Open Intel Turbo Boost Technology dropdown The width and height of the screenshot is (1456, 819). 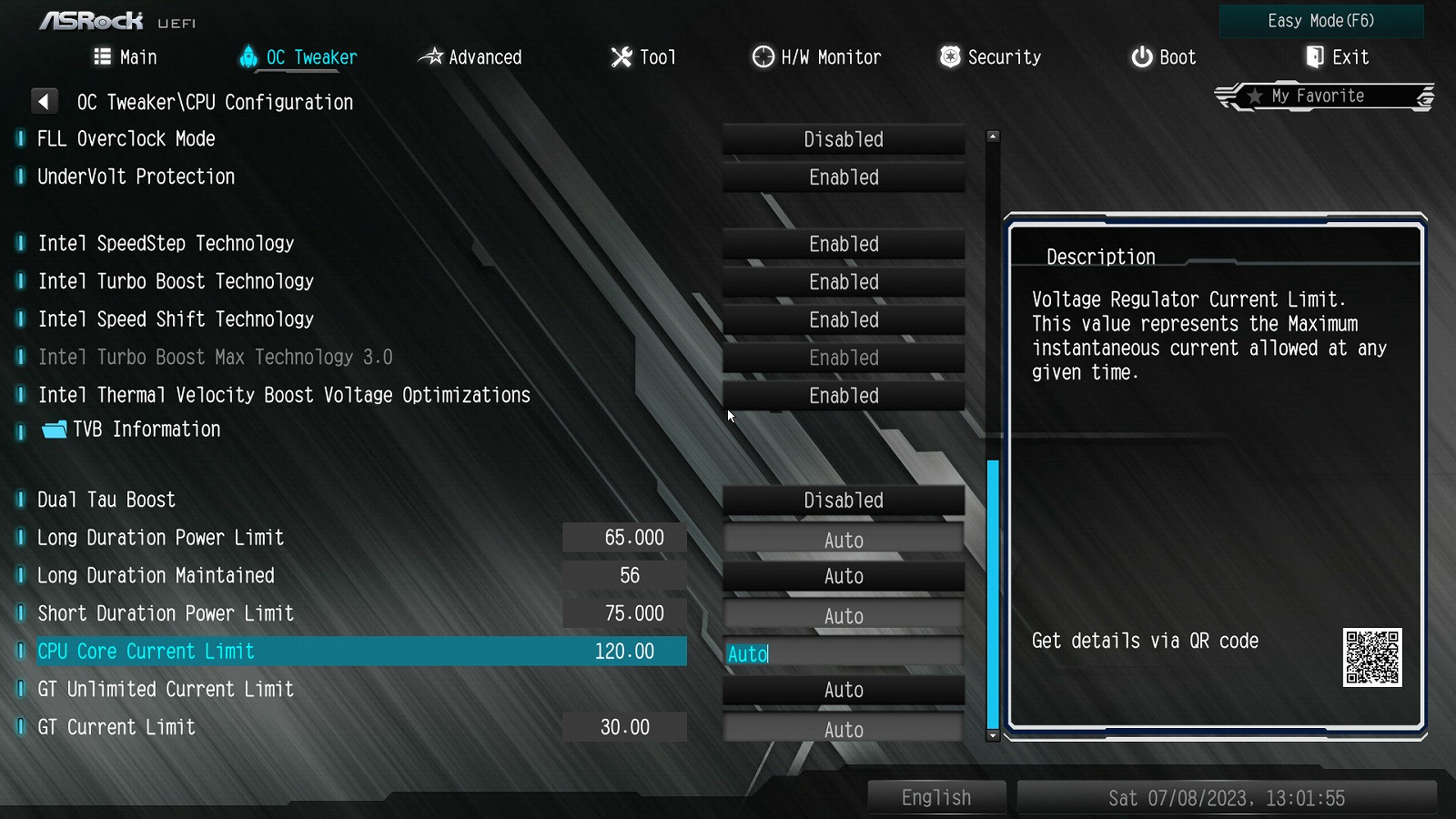844,282
